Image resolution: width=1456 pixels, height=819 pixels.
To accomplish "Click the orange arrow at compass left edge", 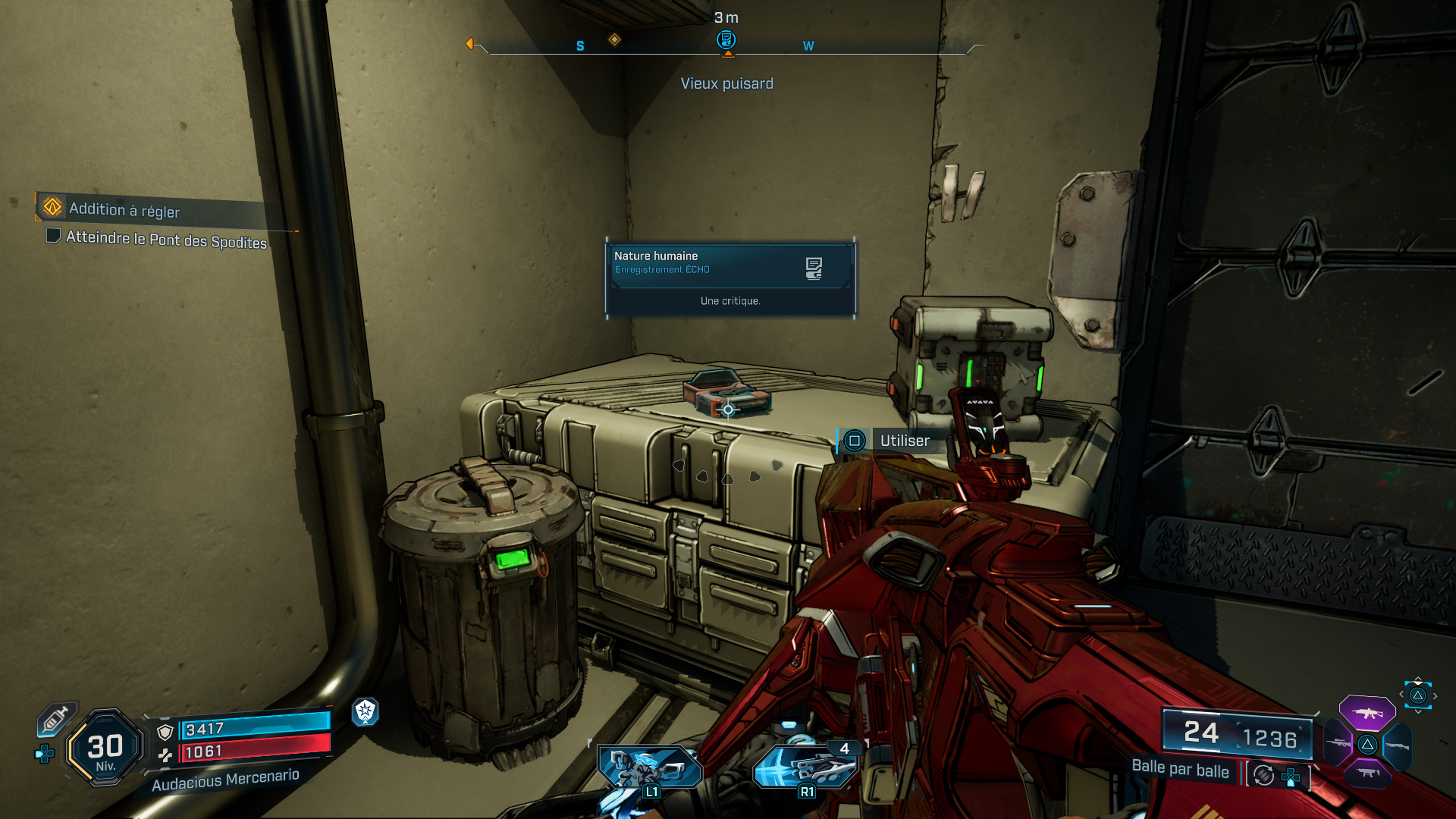I will tap(469, 44).
